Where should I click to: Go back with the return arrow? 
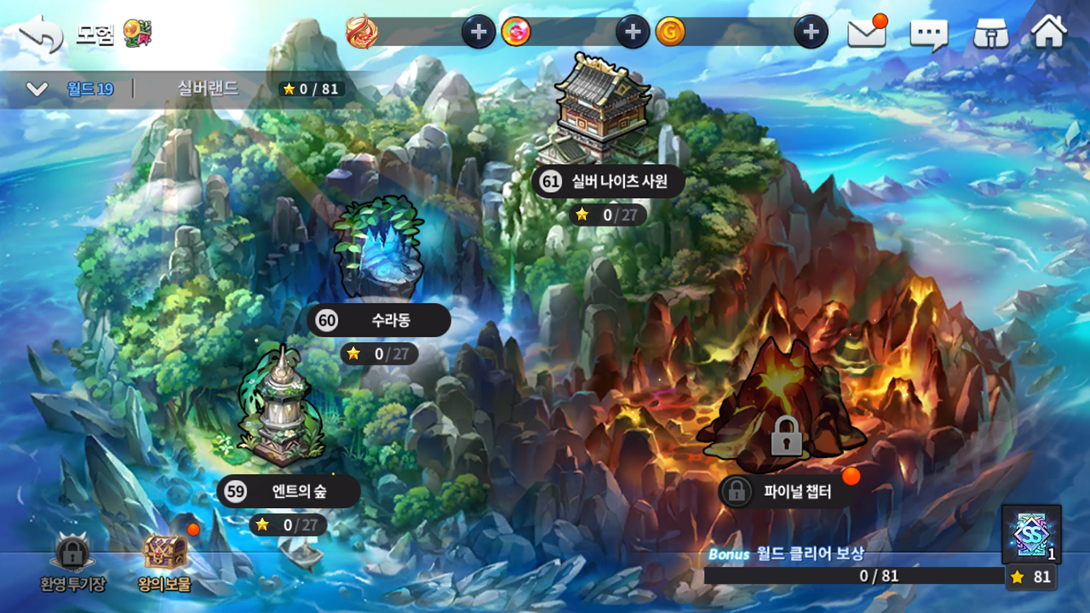tap(41, 34)
